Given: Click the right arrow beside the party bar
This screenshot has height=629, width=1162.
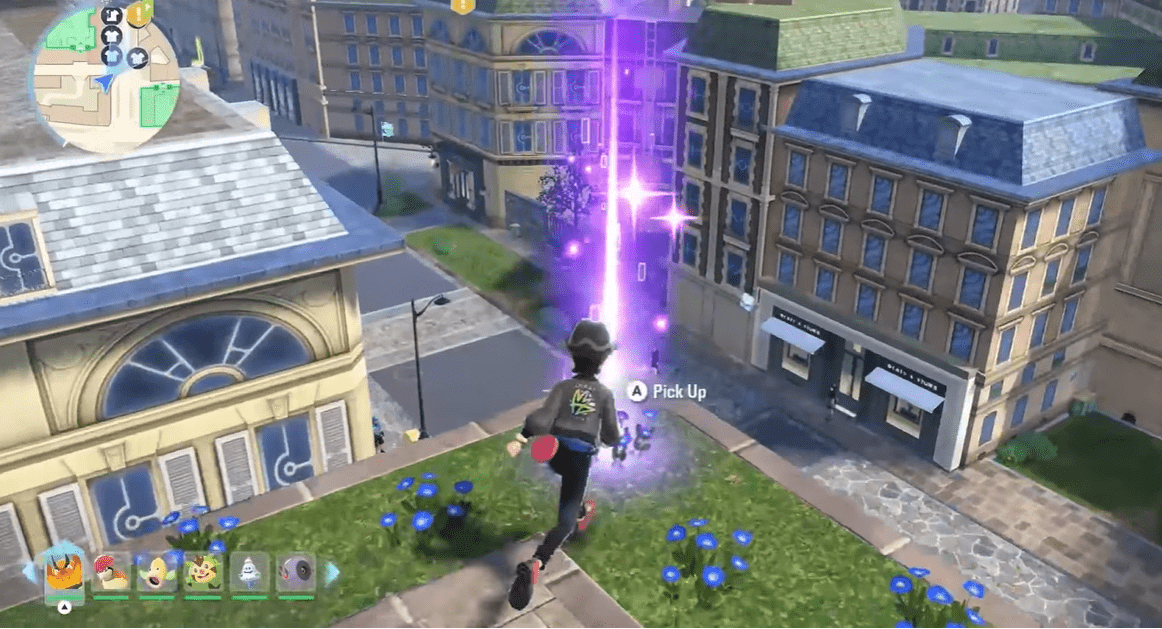Looking at the screenshot, I should 331,573.
